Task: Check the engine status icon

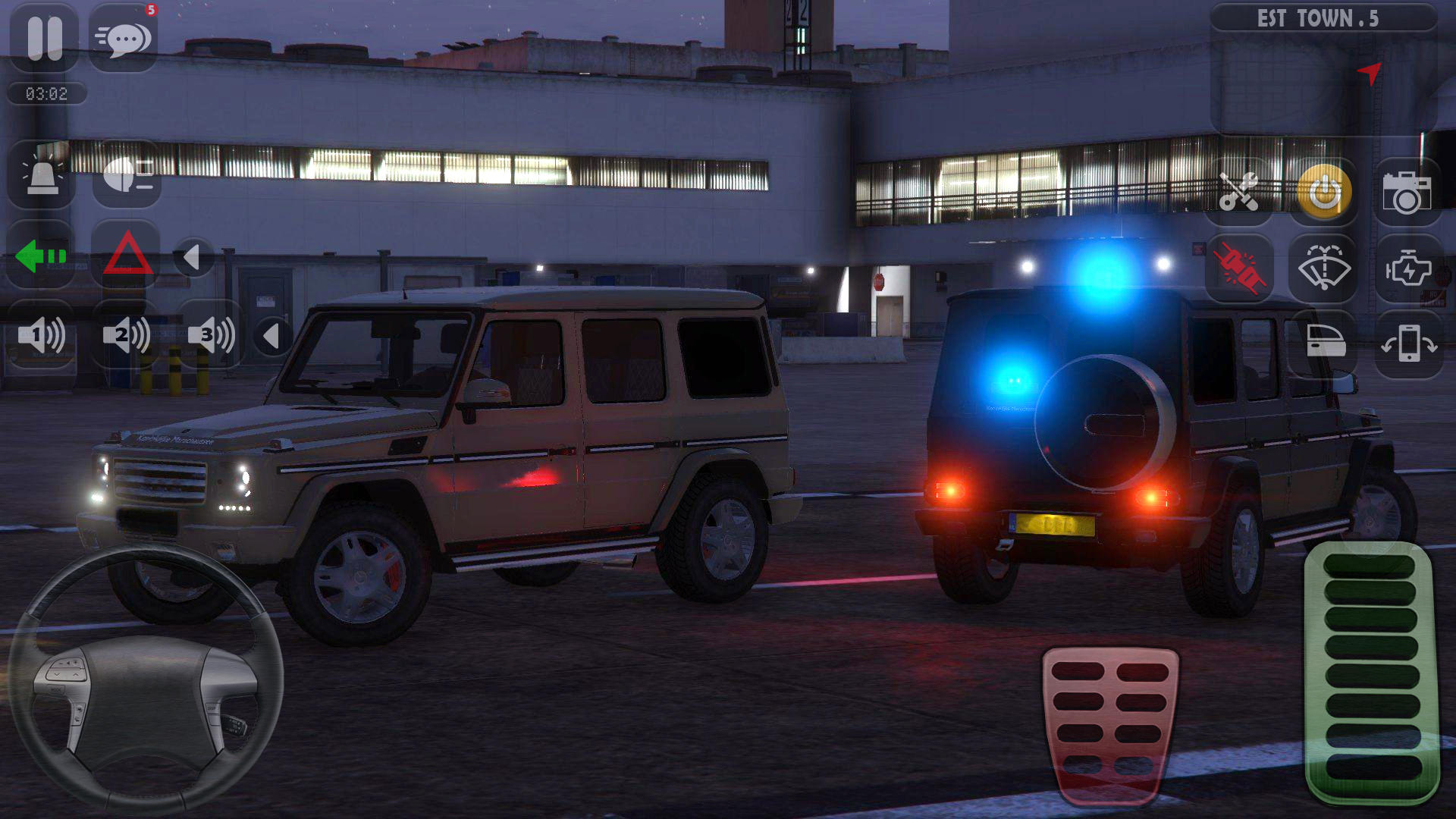Action: (x=1407, y=267)
